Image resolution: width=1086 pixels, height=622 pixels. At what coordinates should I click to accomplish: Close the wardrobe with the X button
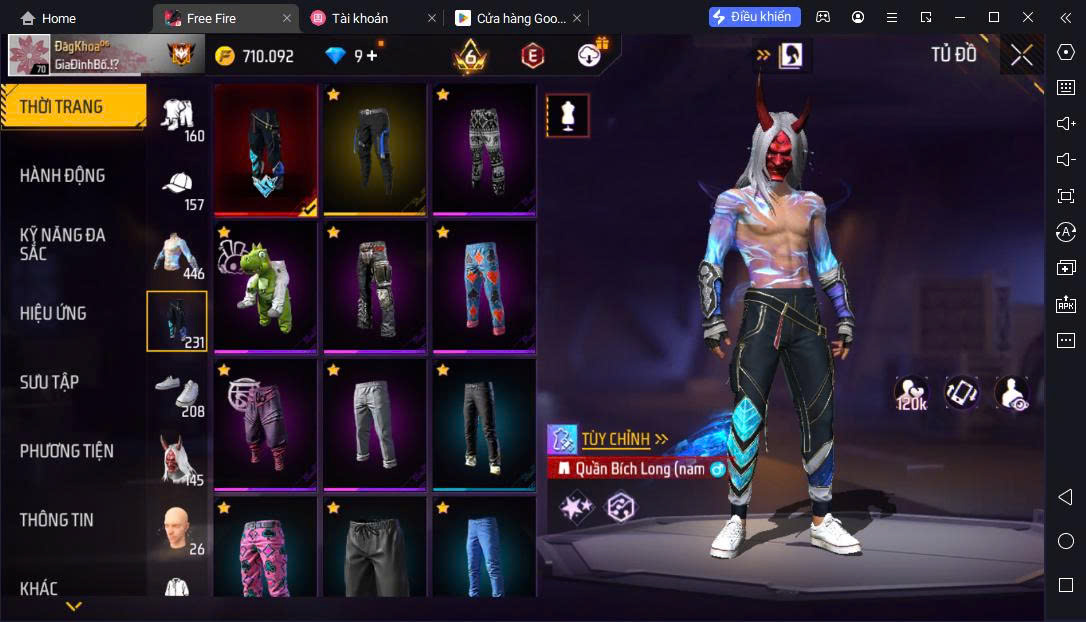coord(1021,55)
